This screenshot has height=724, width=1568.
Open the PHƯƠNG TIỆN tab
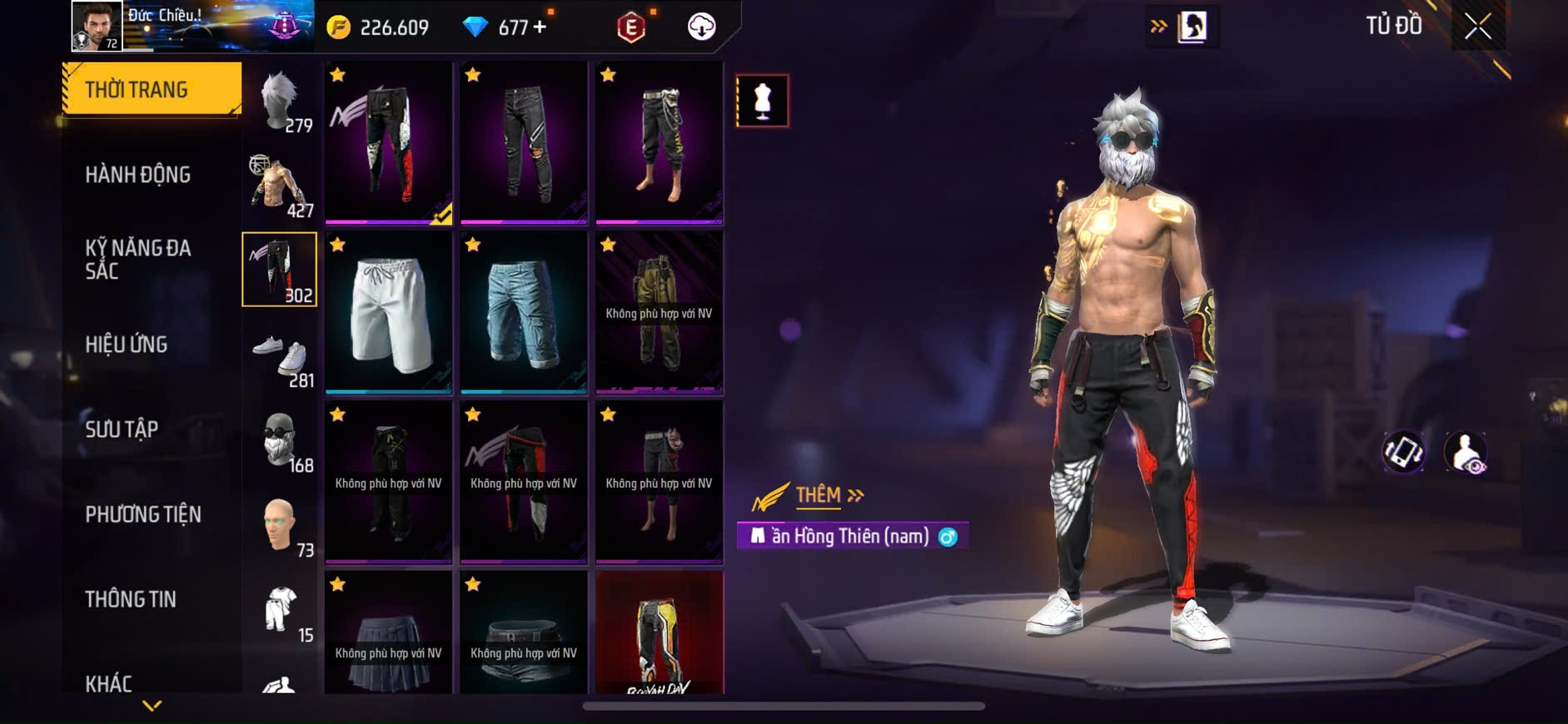point(143,514)
